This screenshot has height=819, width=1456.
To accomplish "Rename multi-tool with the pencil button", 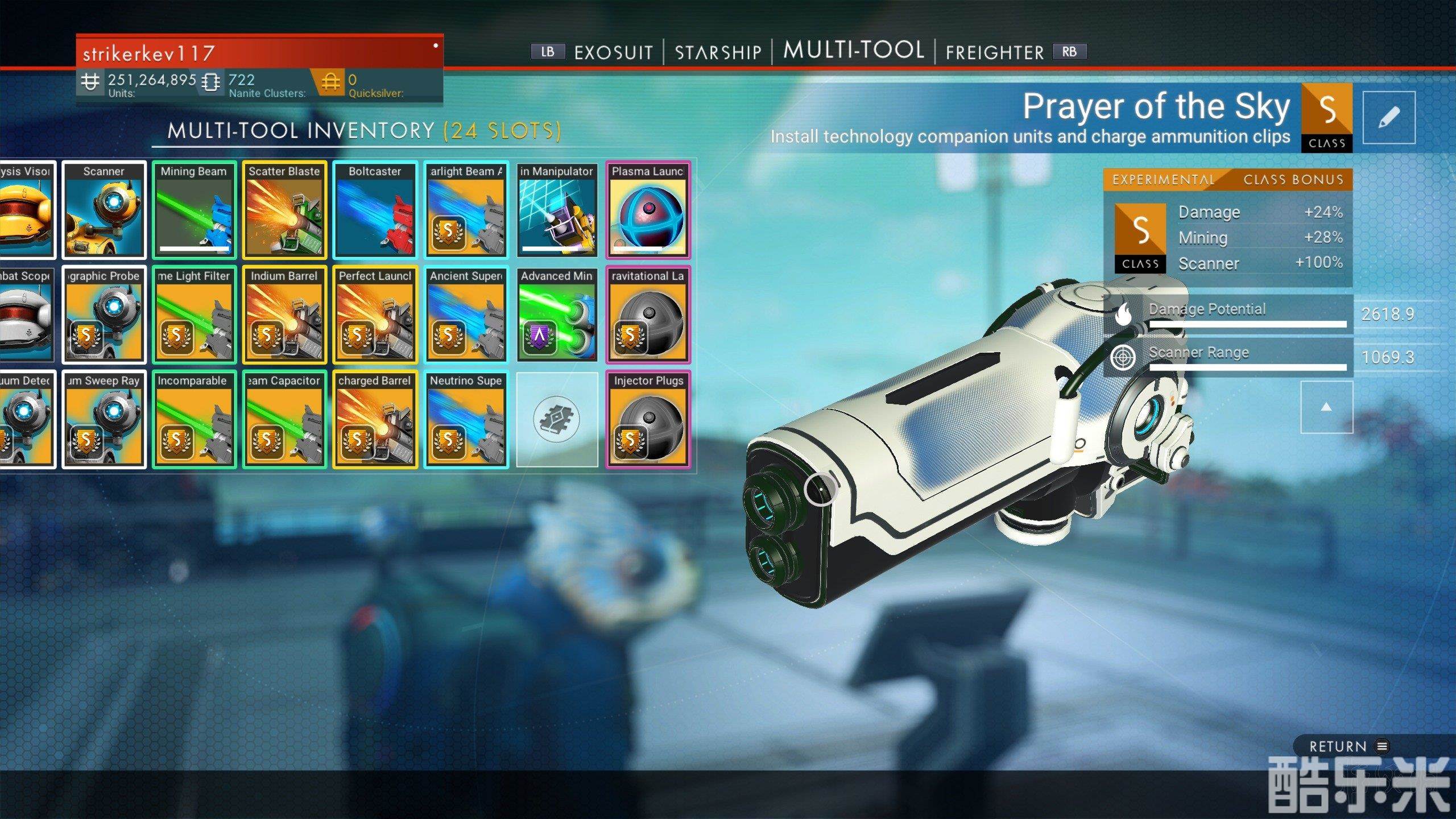I will [x=1388, y=118].
